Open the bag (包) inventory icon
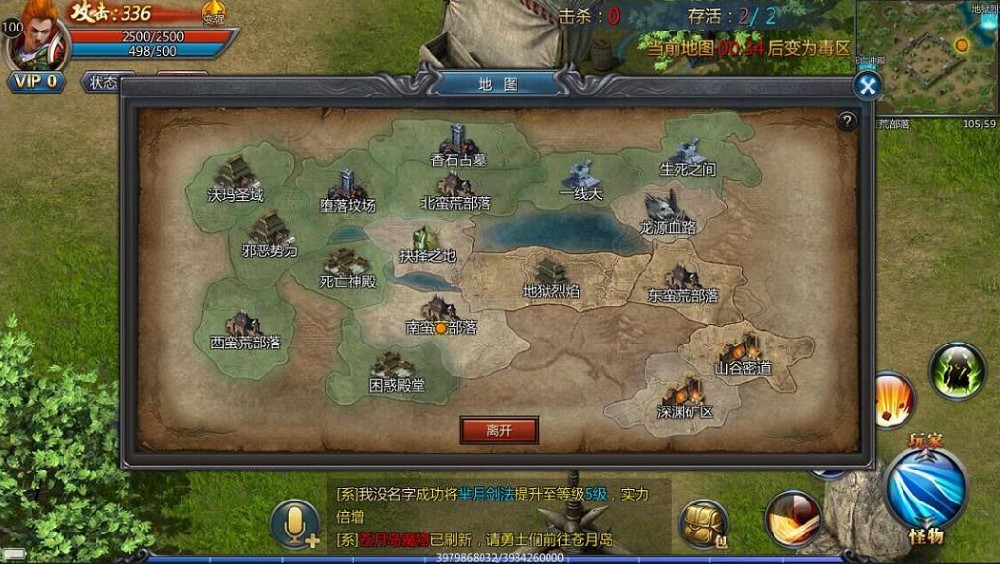 pyautogui.click(x=703, y=524)
